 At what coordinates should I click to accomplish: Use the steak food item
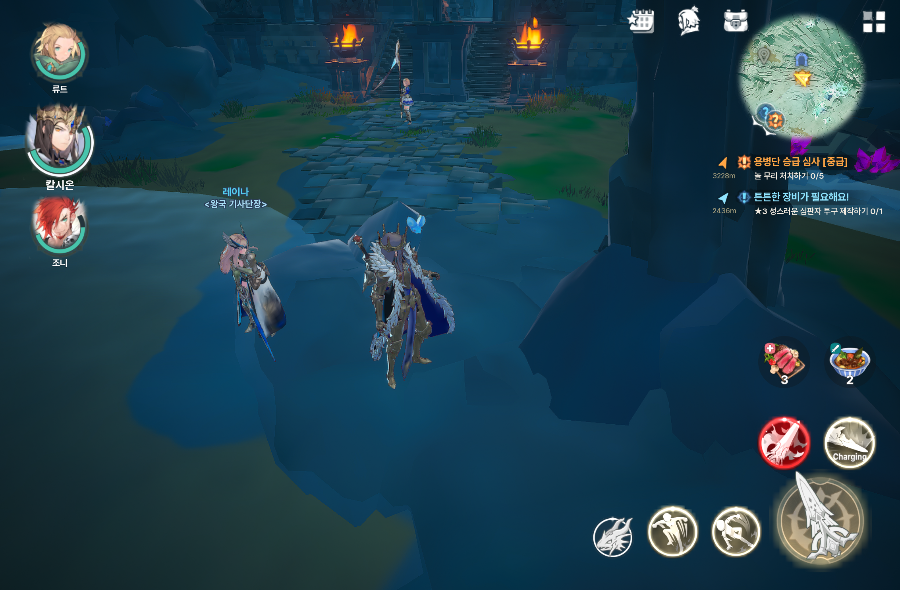point(784,362)
